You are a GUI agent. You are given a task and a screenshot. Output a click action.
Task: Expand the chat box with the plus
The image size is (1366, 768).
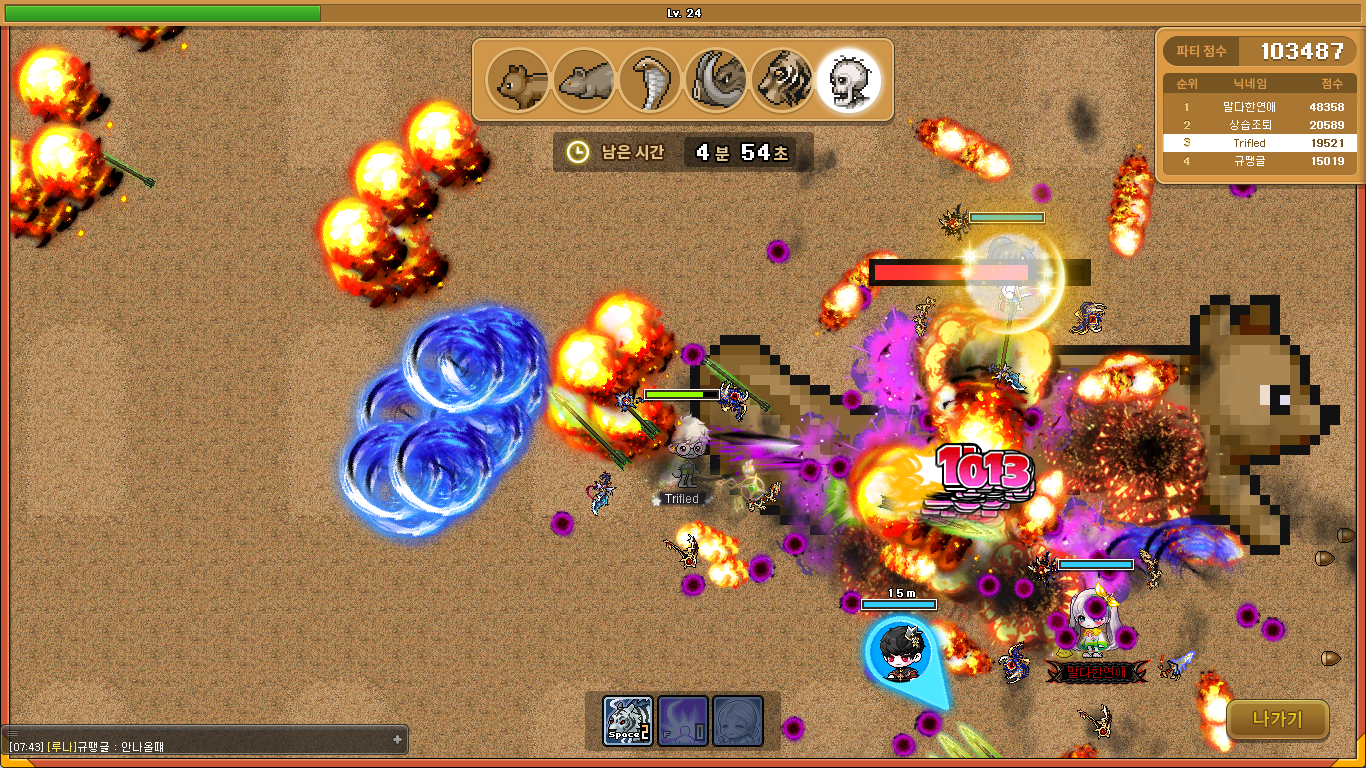coord(397,739)
